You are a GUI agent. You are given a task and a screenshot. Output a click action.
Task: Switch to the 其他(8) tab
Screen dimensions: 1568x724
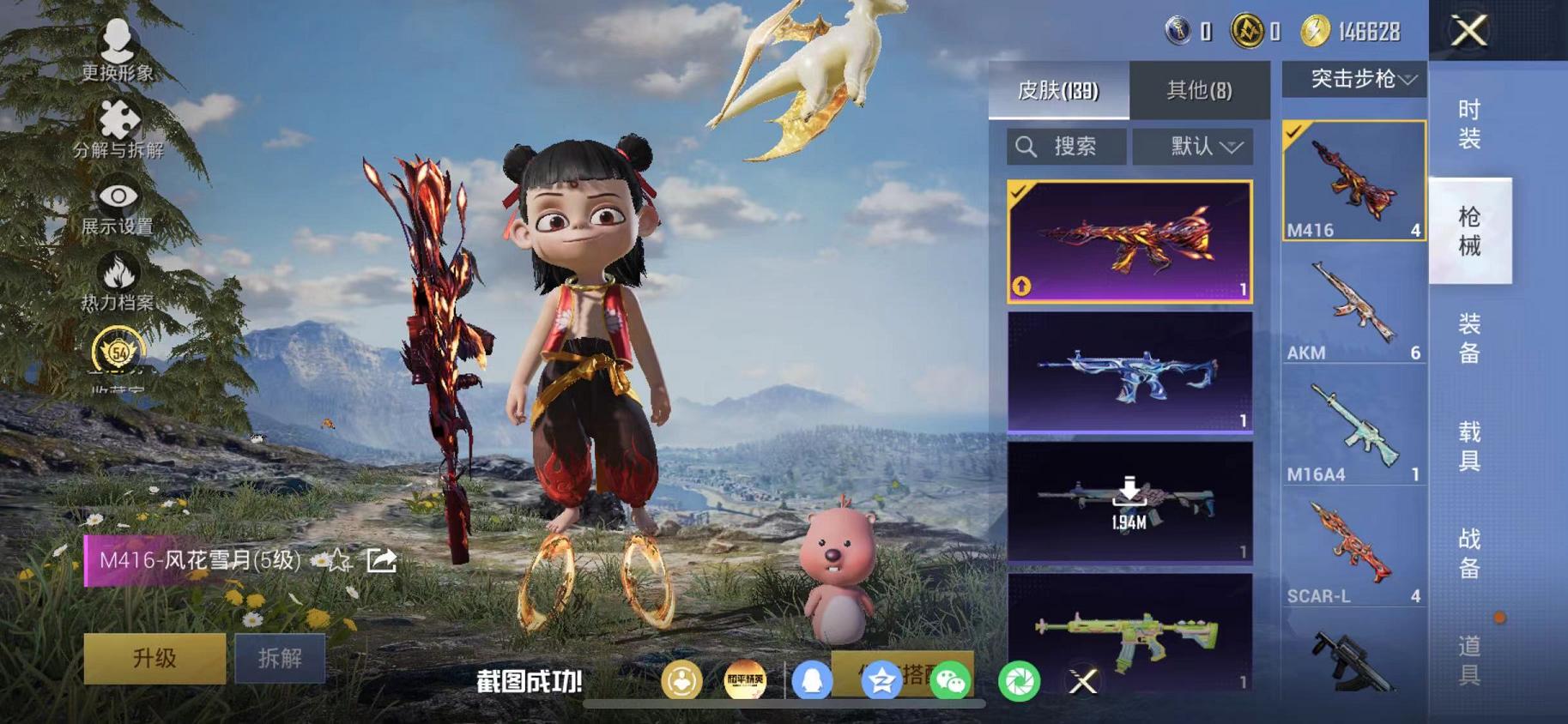click(1201, 91)
